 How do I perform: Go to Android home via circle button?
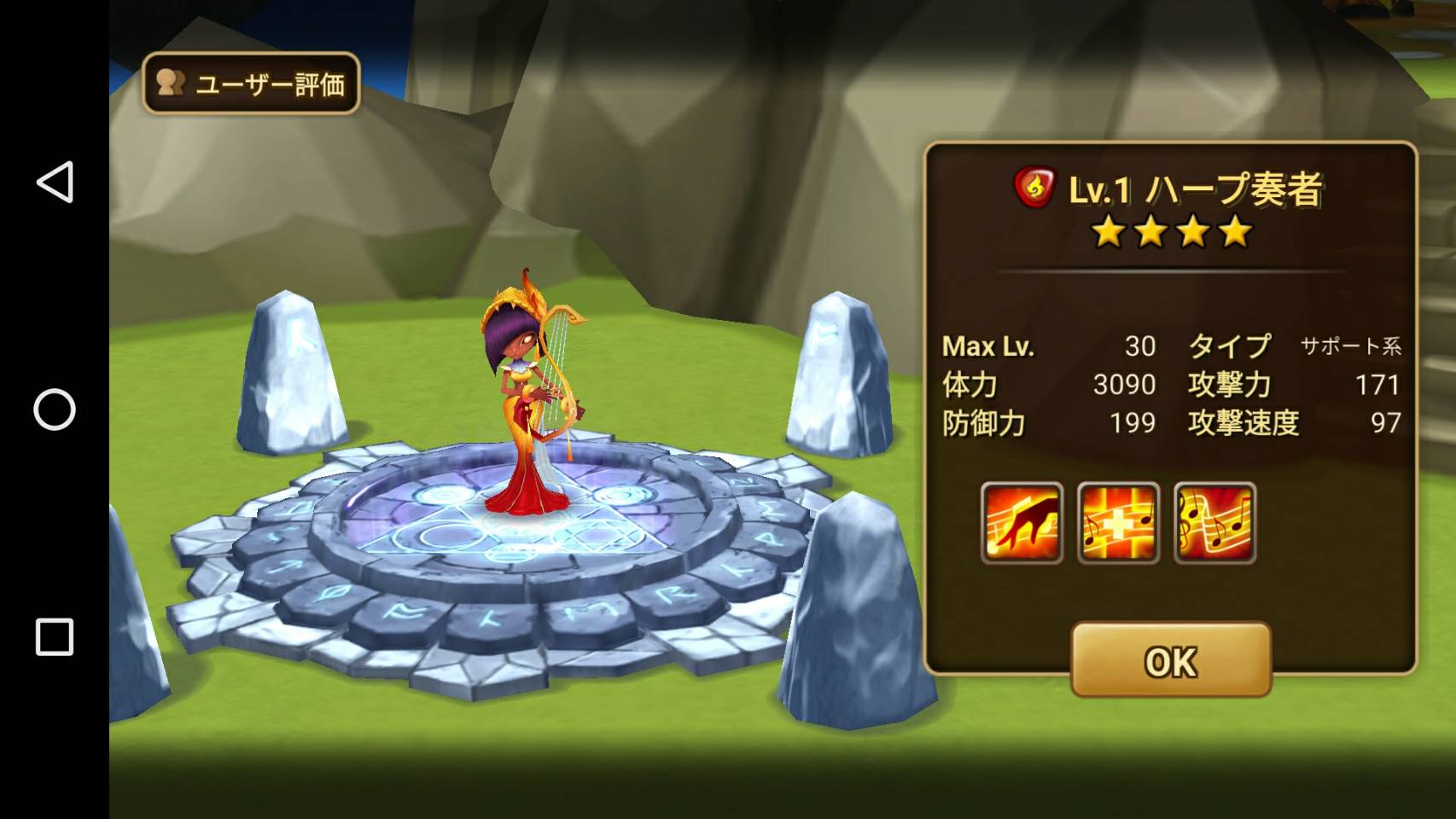pos(55,409)
